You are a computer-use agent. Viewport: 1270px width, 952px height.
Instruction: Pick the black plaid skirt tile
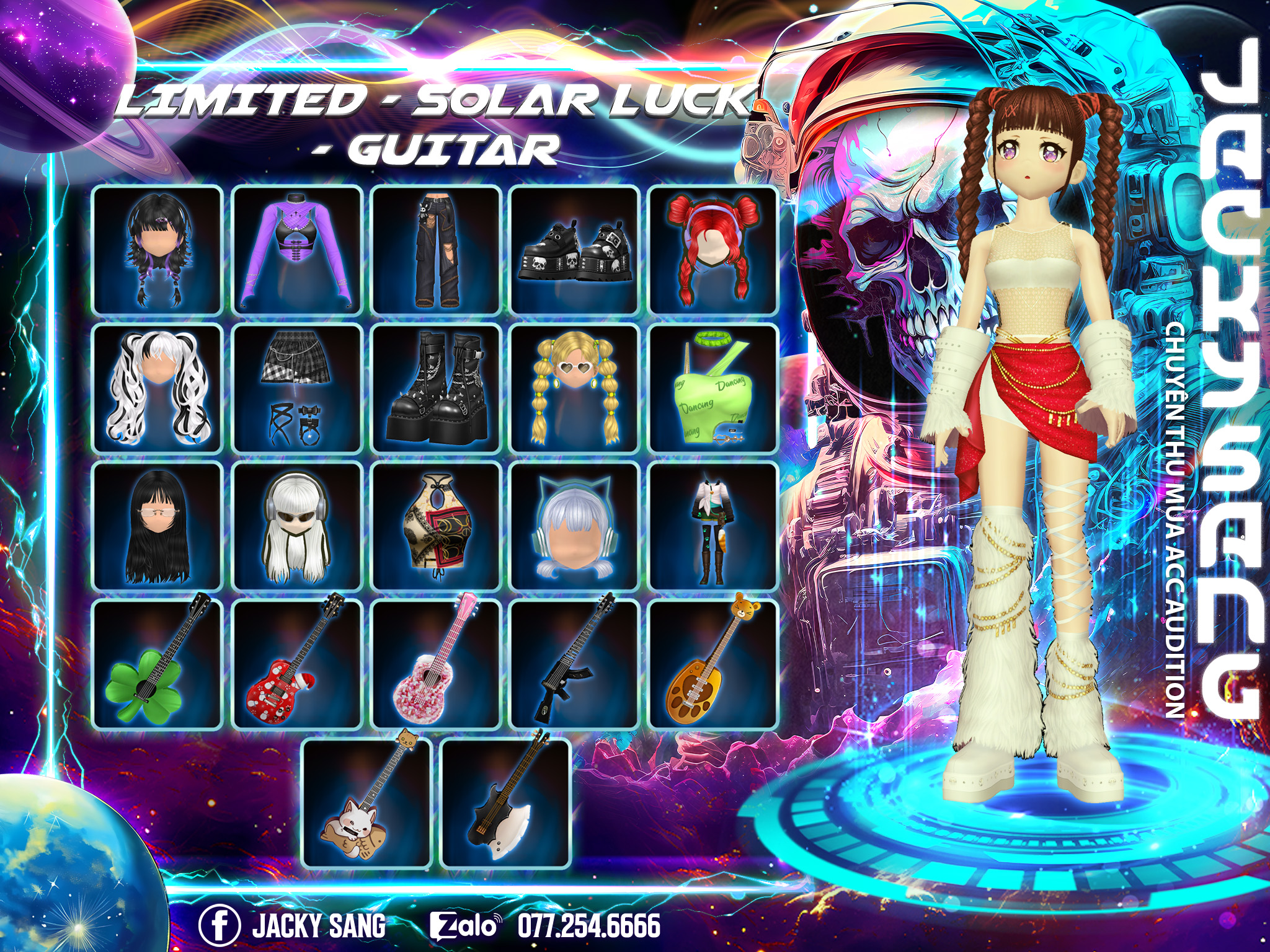pyautogui.click(x=297, y=389)
